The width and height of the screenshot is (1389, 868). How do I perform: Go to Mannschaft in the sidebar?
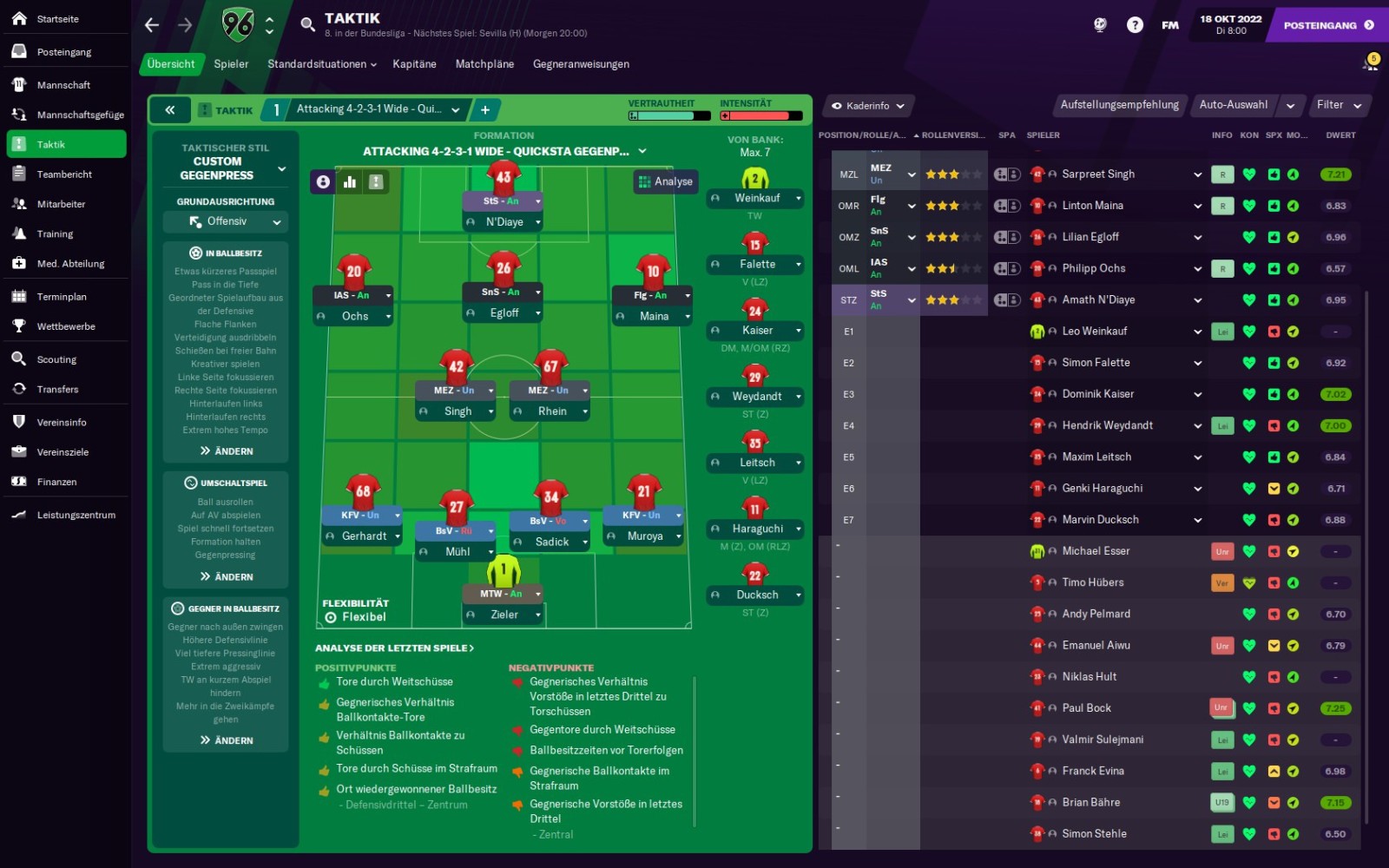(x=63, y=85)
